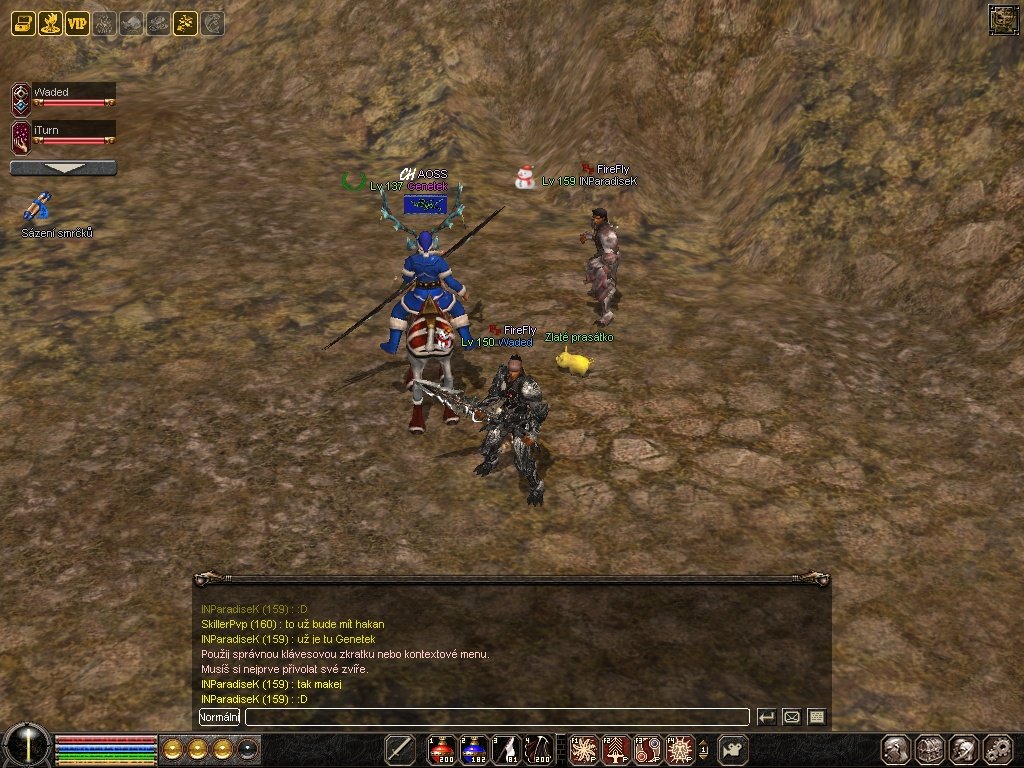Click the chat message input field
The image size is (1024, 768).
point(497,717)
